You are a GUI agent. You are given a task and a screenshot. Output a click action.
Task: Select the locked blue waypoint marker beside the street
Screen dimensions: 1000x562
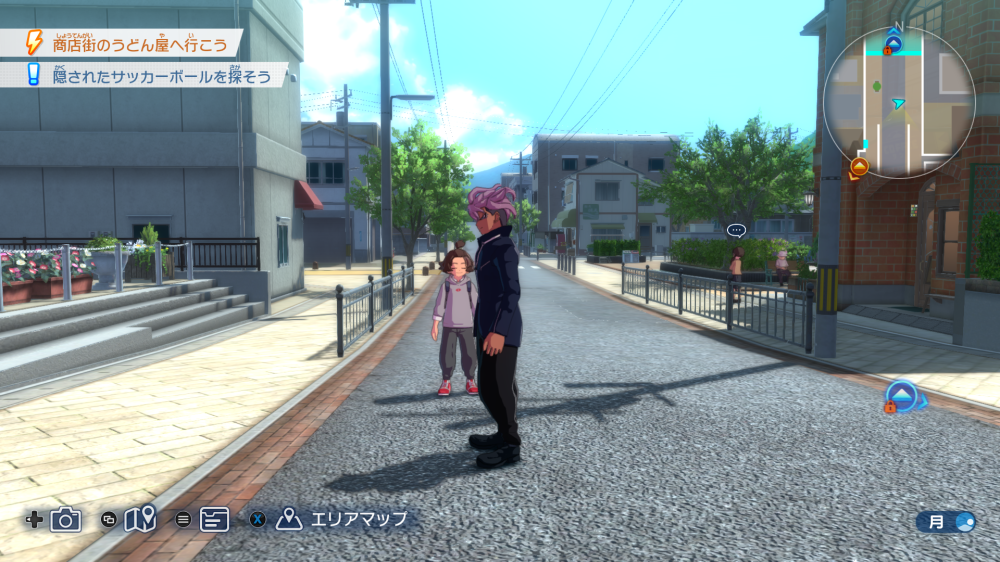click(902, 396)
